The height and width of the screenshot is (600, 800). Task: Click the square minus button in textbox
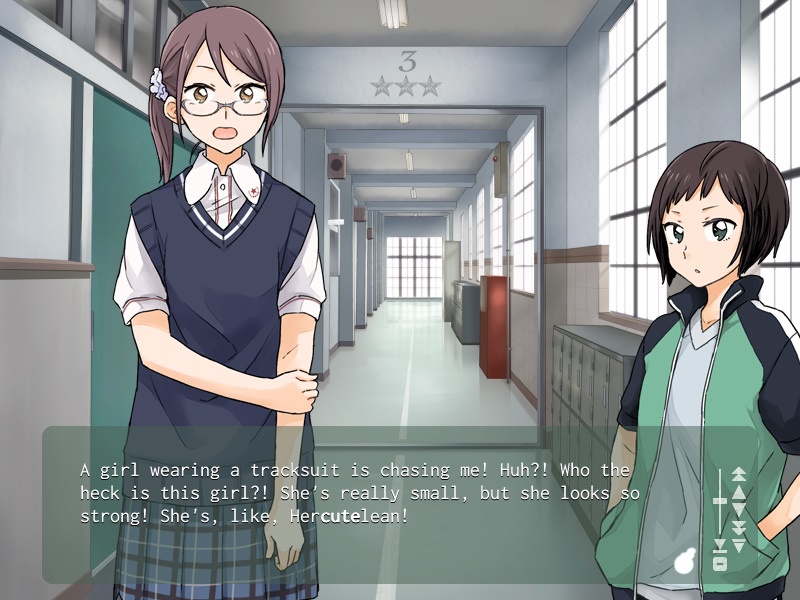(719, 564)
